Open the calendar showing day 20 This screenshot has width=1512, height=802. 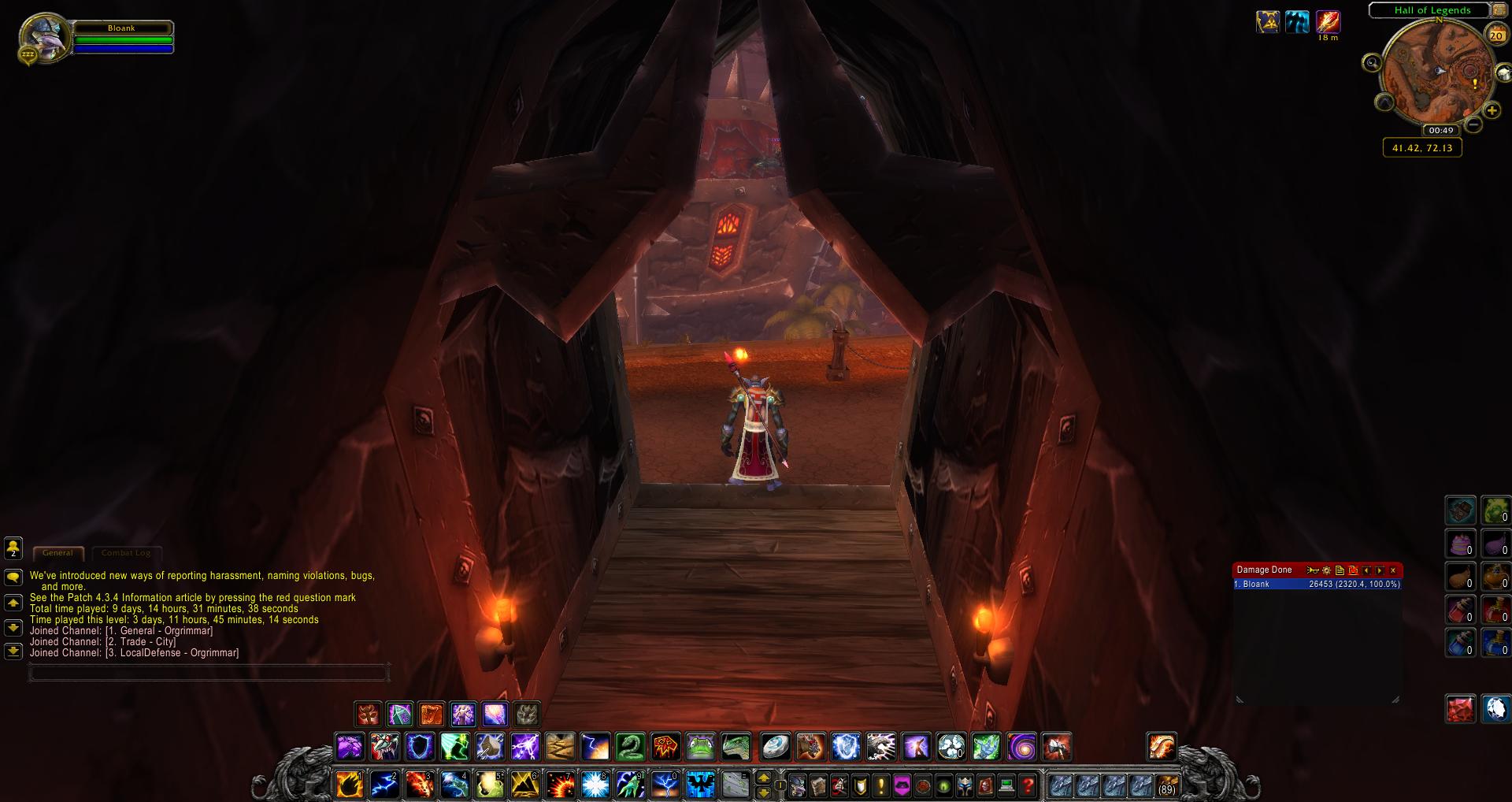pyautogui.click(x=1495, y=35)
